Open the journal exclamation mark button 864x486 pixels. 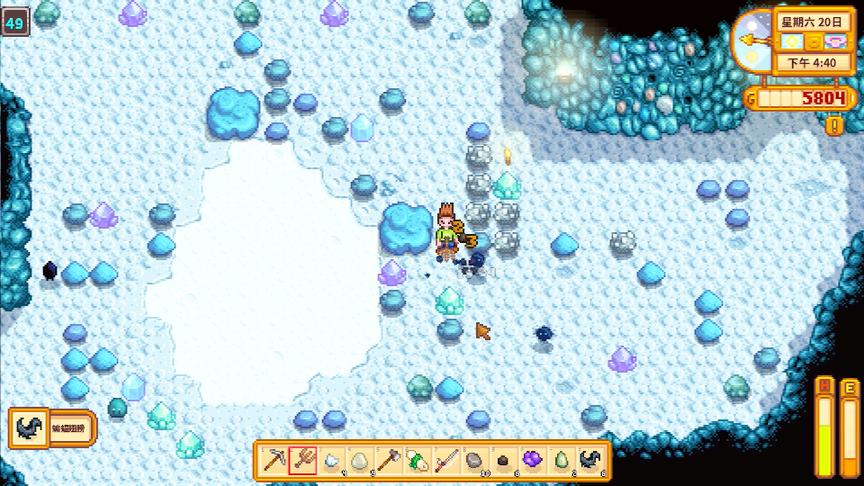click(x=833, y=126)
